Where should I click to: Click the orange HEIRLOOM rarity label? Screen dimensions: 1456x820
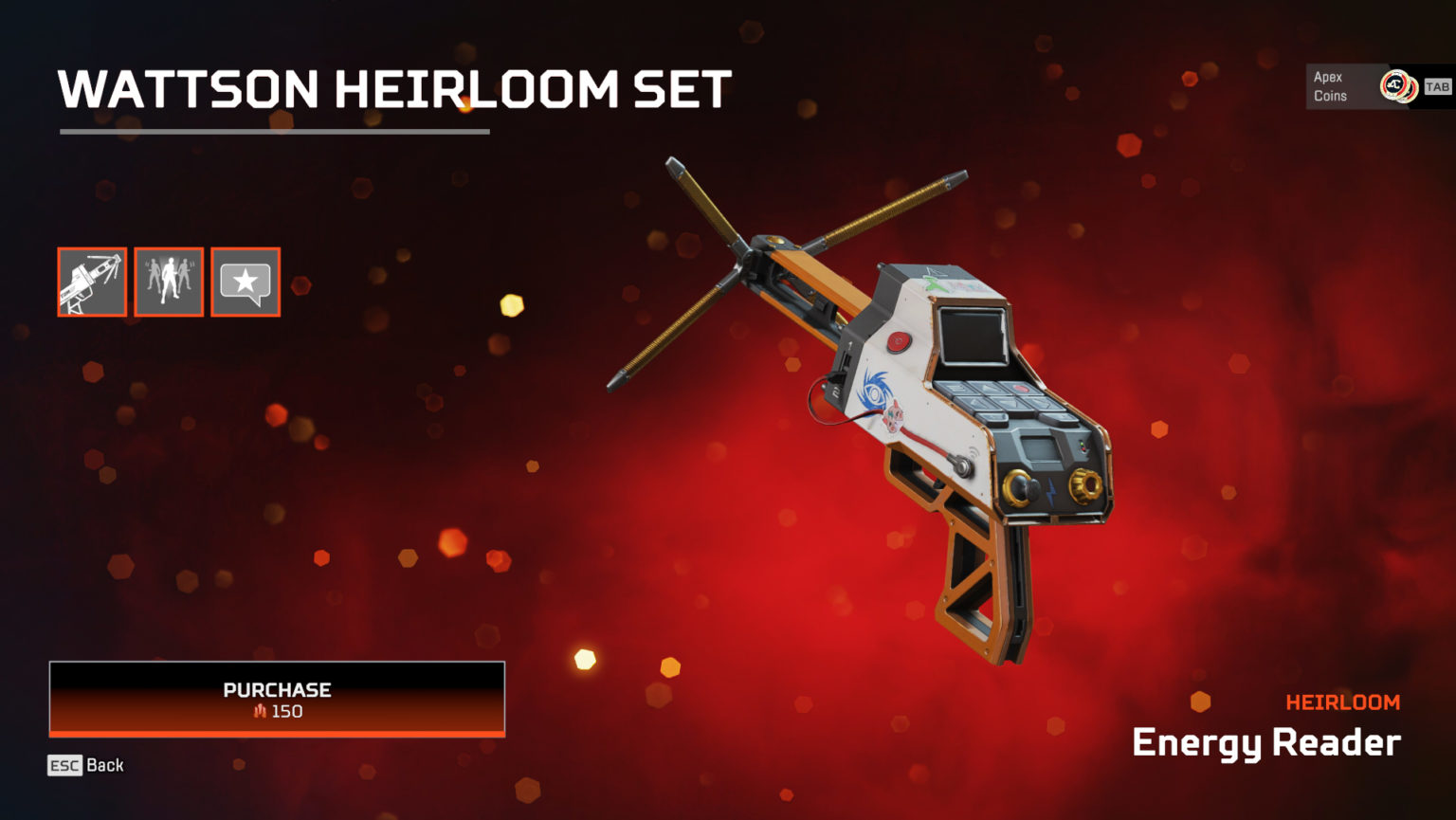1343,702
